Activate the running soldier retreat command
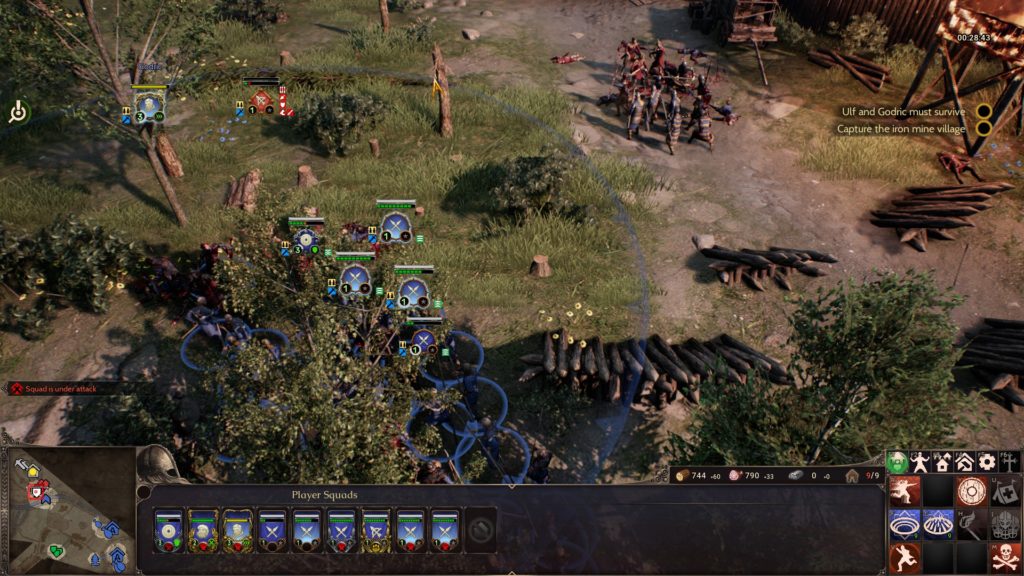Image resolution: width=1024 pixels, height=576 pixels. [905, 557]
